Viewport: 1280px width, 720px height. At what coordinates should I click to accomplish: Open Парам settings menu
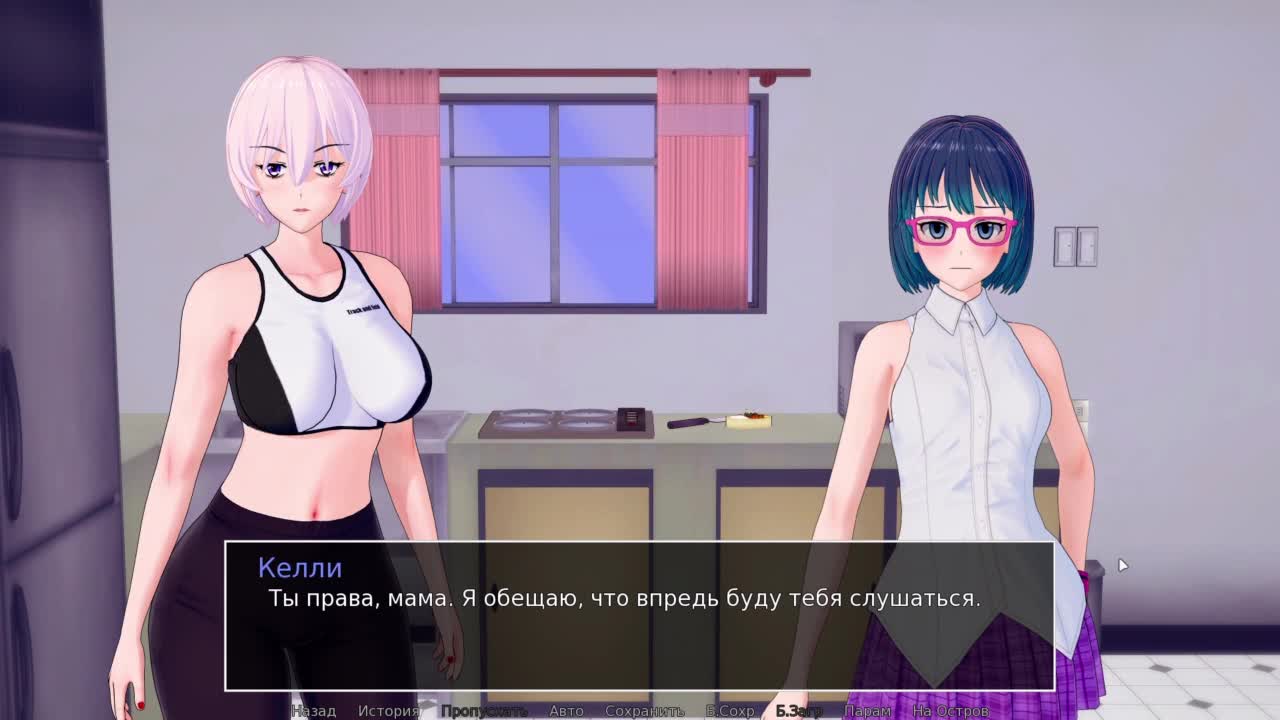(x=867, y=710)
